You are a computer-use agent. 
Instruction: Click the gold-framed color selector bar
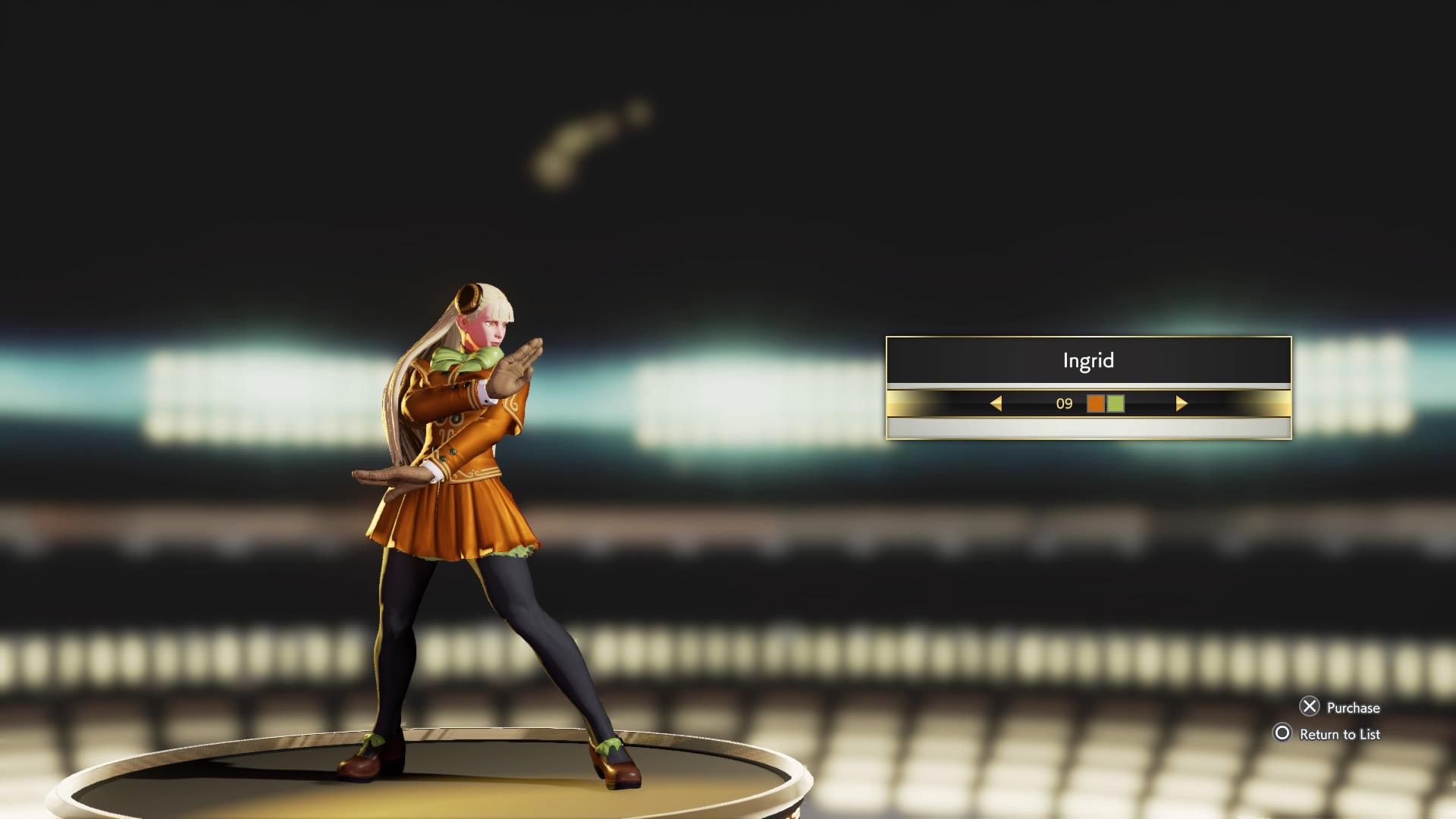point(1088,404)
